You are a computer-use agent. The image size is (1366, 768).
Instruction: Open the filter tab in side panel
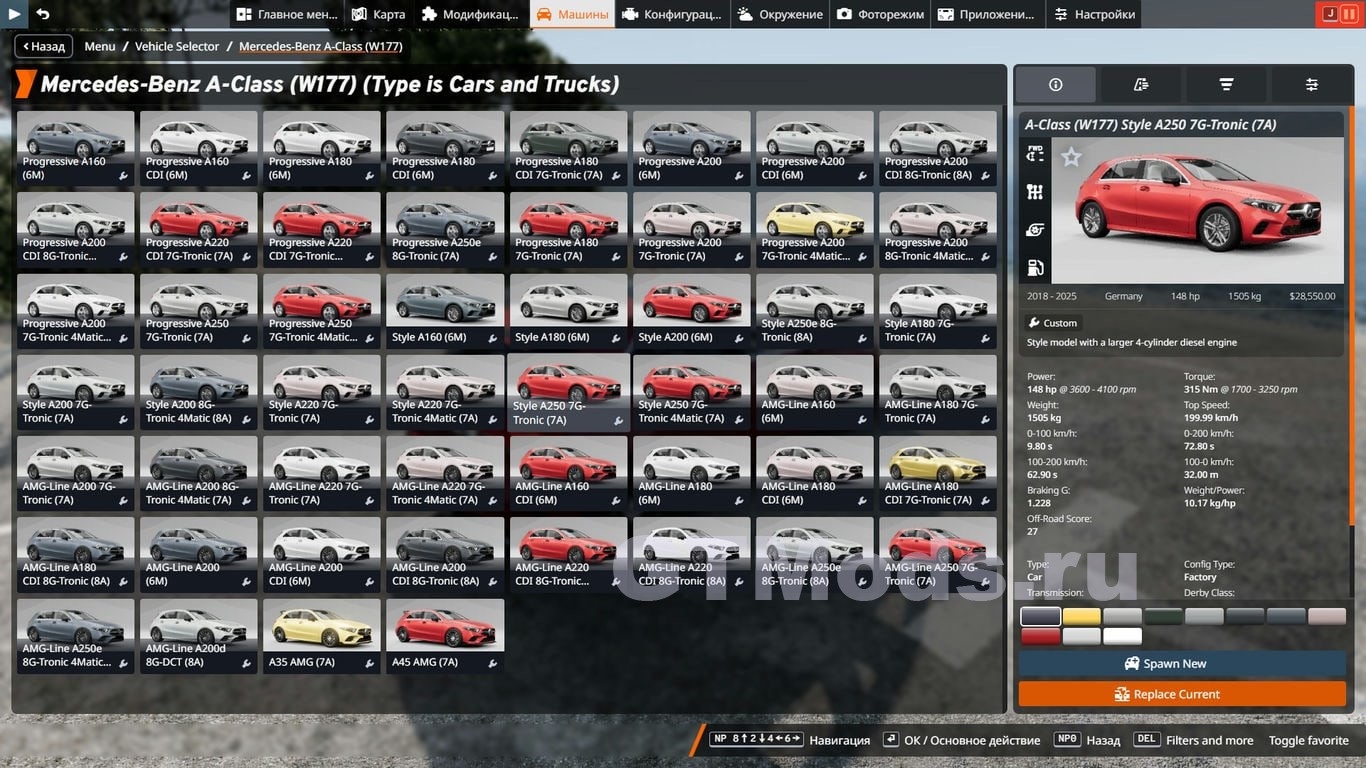coord(1226,85)
